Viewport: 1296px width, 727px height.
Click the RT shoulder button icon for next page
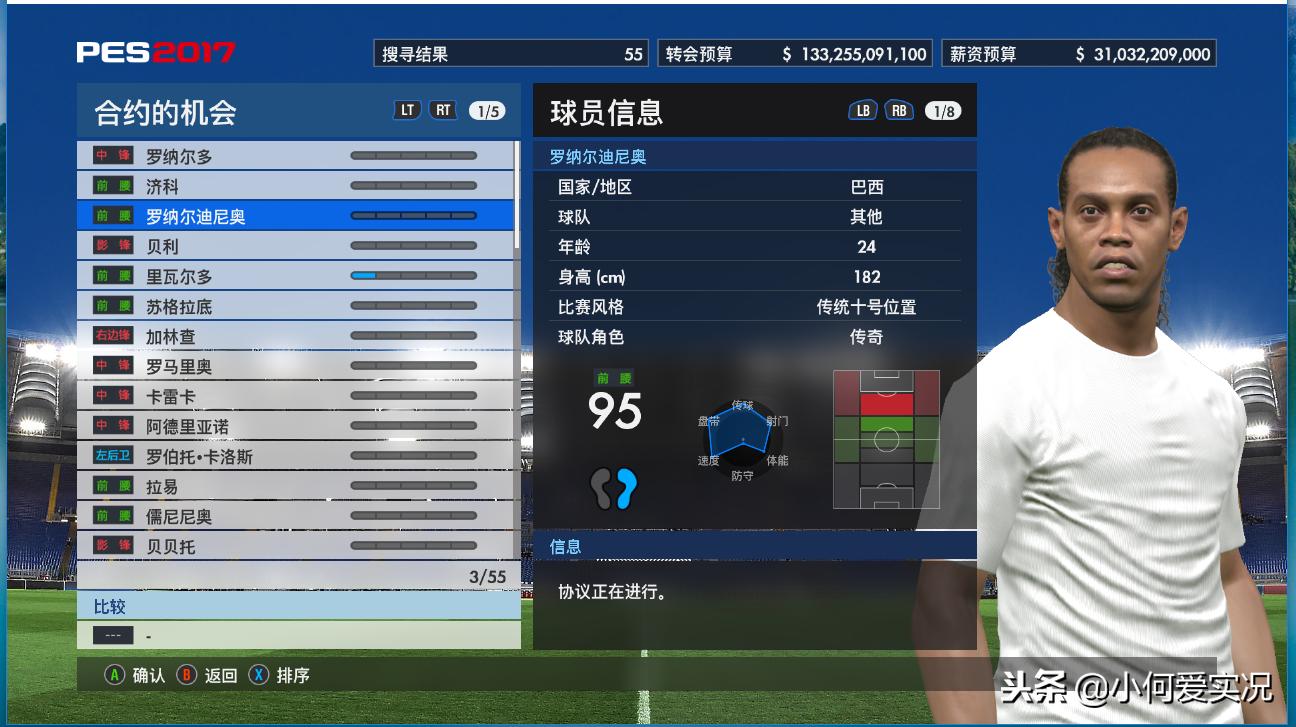coord(444,112)
